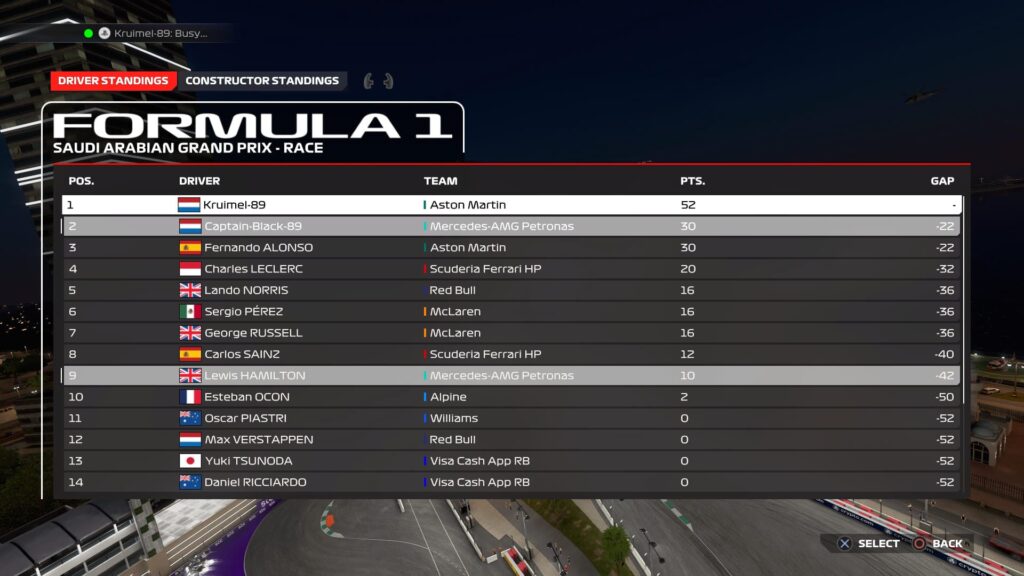Switch to the Constructor Standings tab
The image size is (1024, 576).
point(262,81)
